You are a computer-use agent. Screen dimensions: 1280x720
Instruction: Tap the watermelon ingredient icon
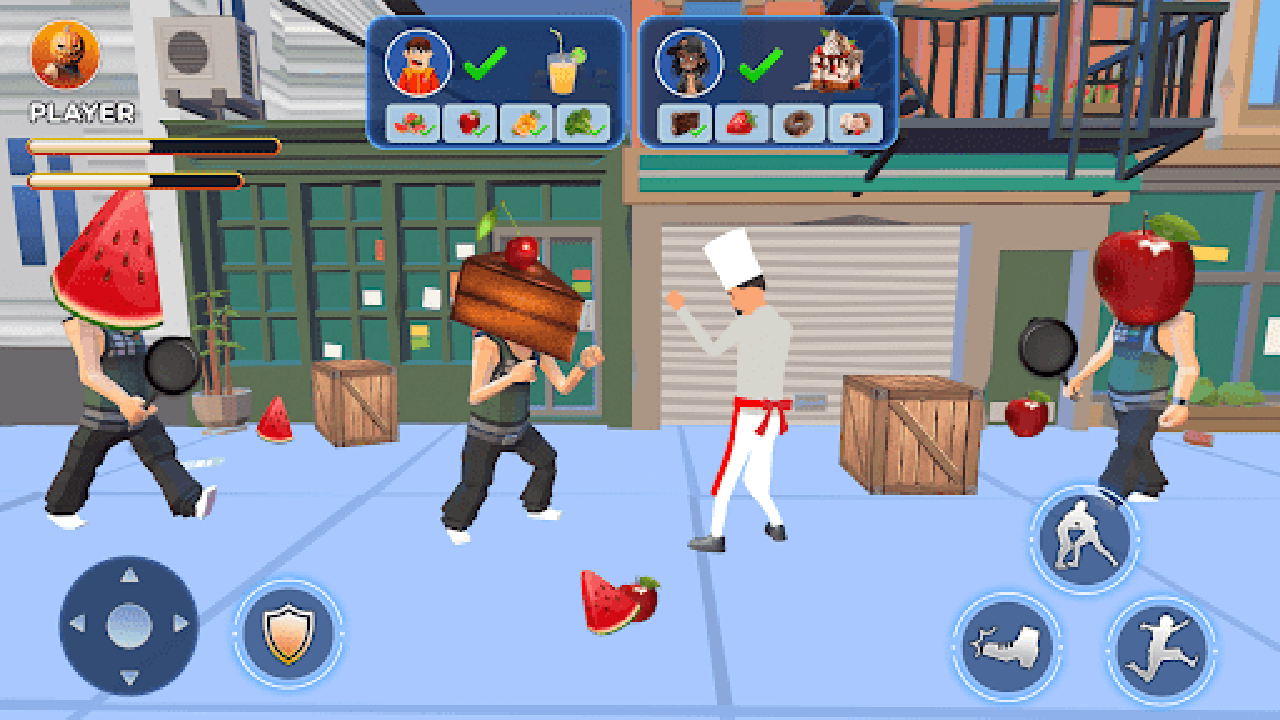click(412, 122)
